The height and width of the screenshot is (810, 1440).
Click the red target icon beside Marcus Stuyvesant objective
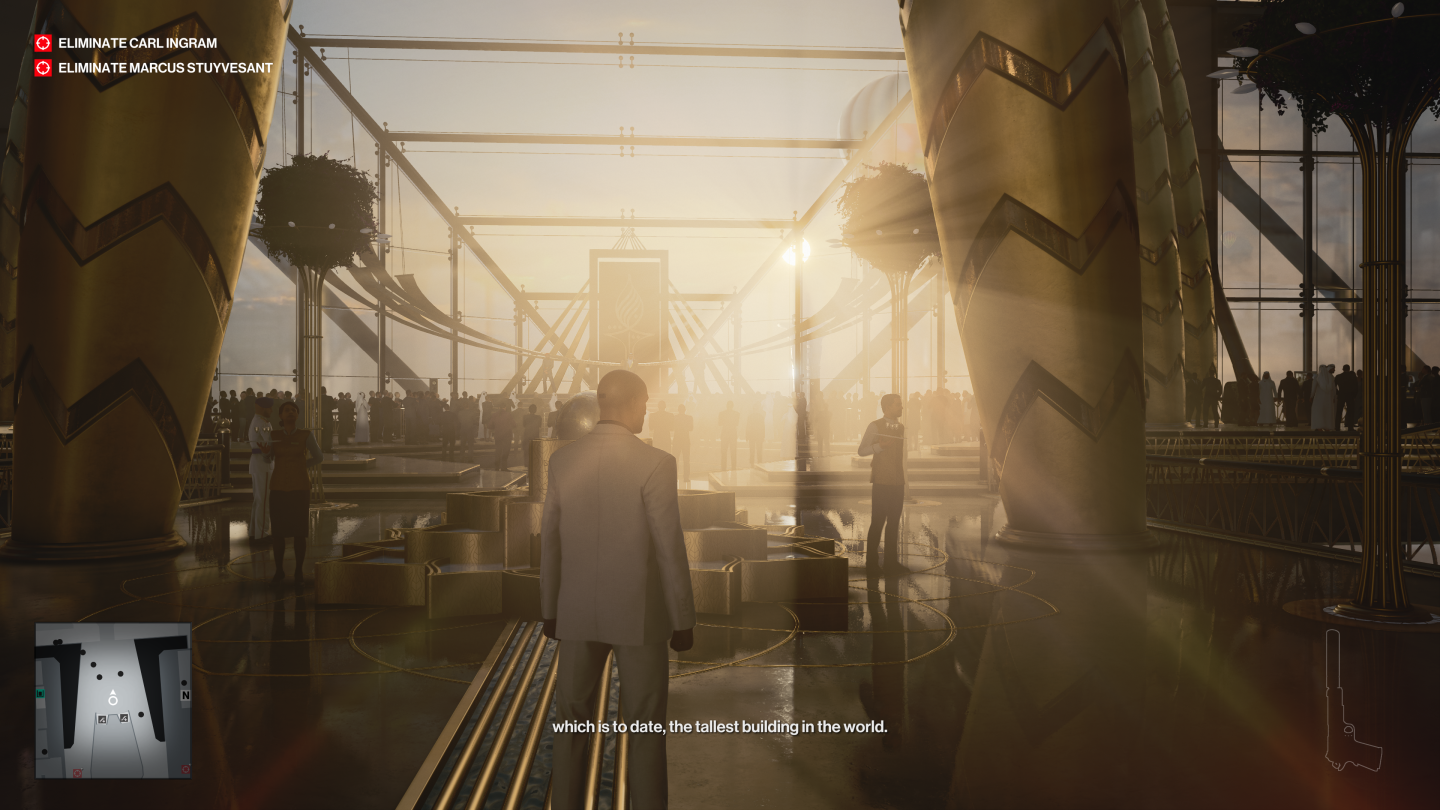coord(42,68)
